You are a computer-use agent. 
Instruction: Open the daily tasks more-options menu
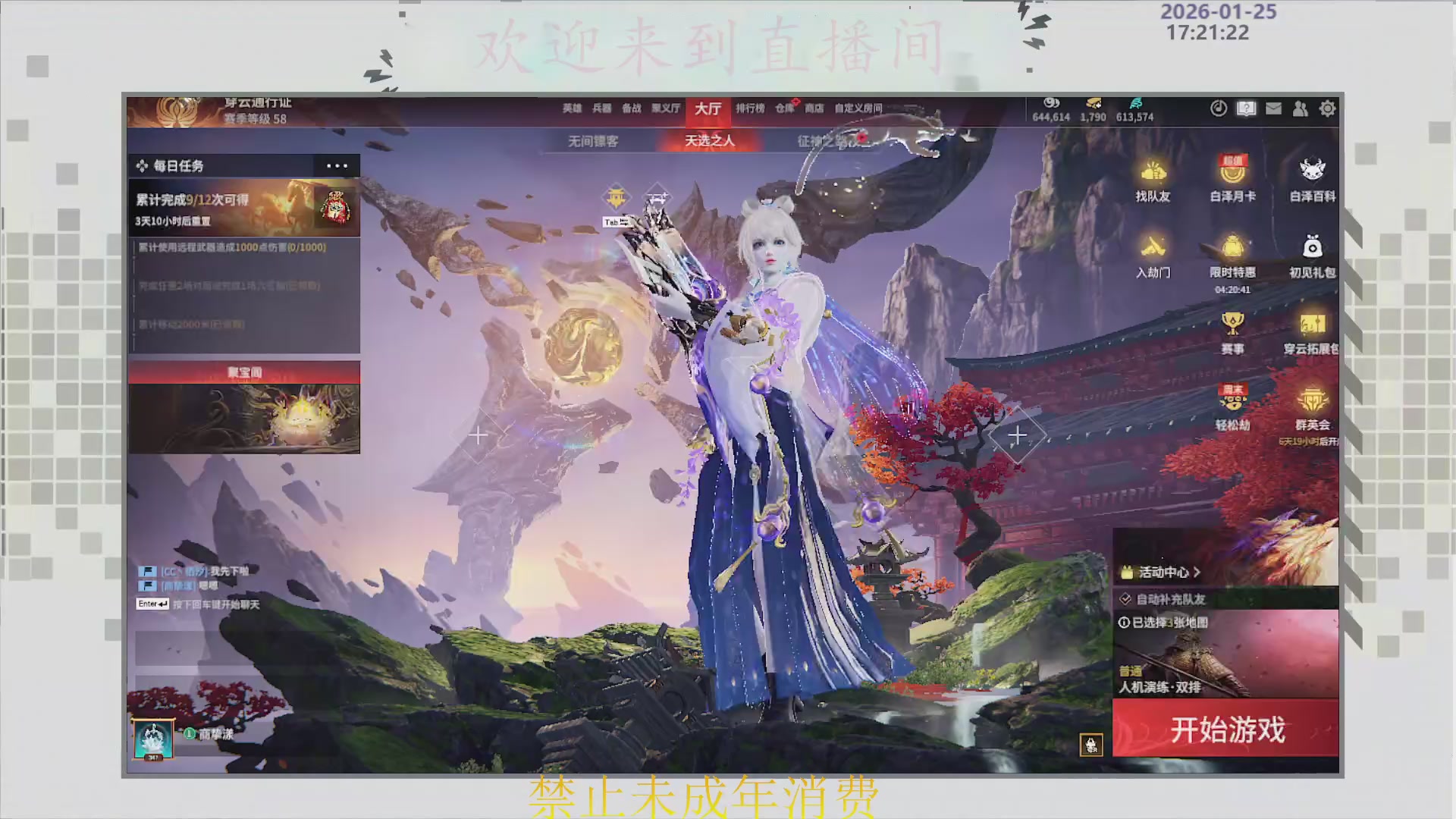[x=337, y=165]
